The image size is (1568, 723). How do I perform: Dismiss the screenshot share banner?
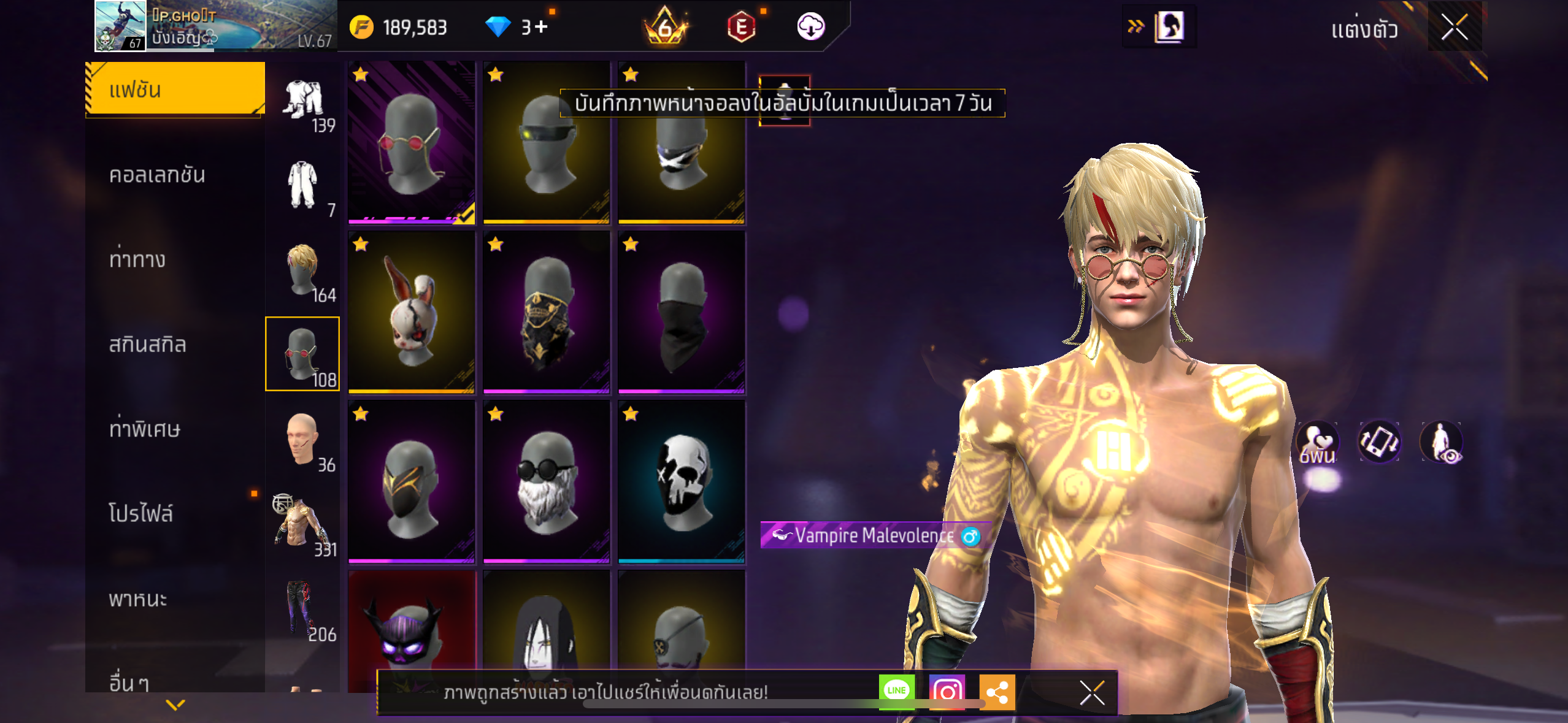click(x=1092, y=693)
